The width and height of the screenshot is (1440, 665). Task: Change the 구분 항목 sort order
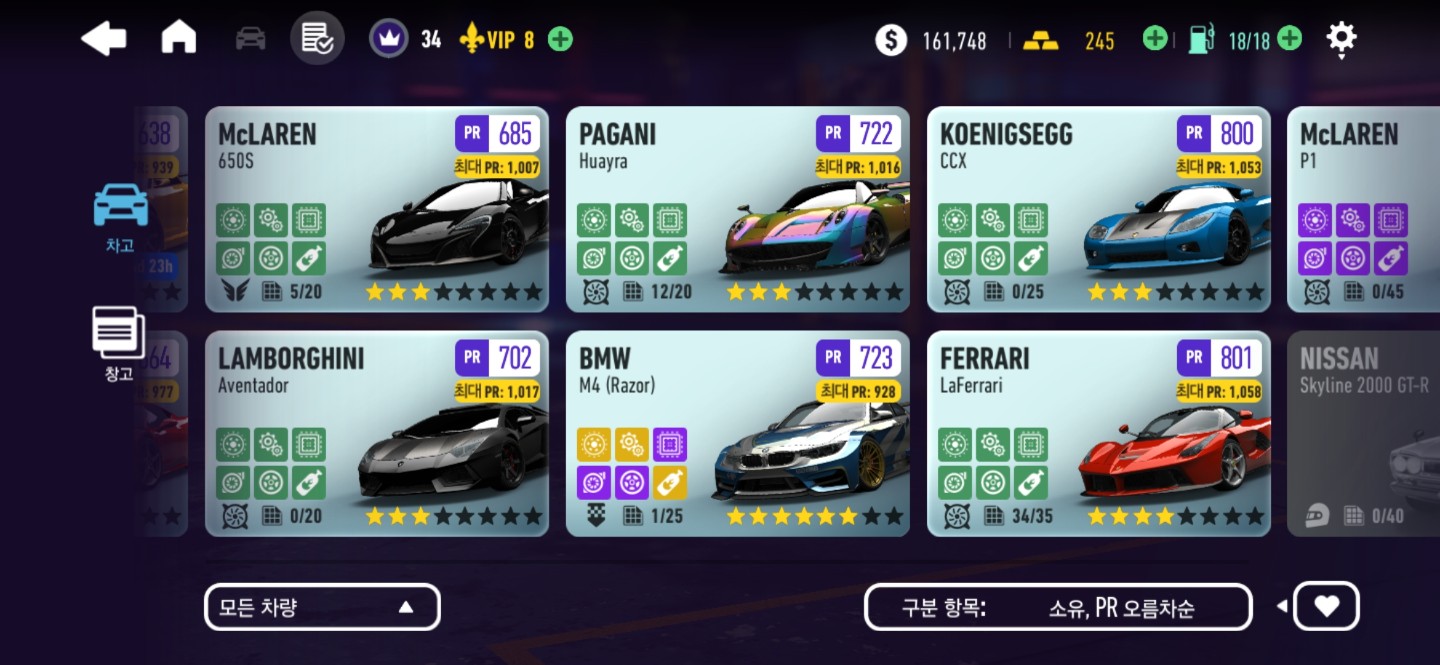point(1058,607)
